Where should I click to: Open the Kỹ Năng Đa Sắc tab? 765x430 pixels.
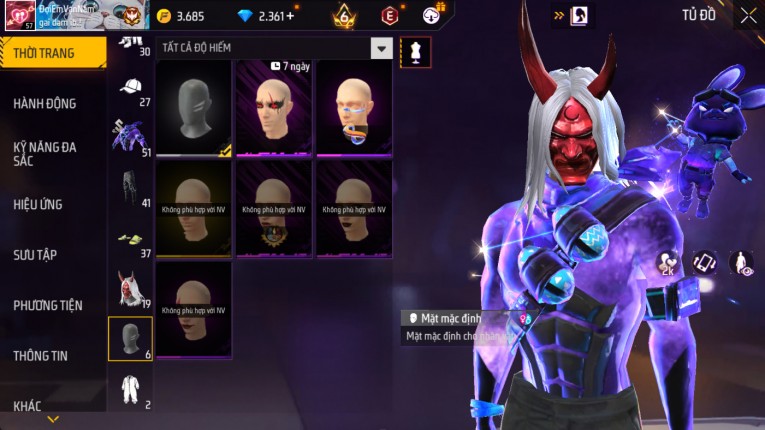pyautogui.click(x=45, y=153)
